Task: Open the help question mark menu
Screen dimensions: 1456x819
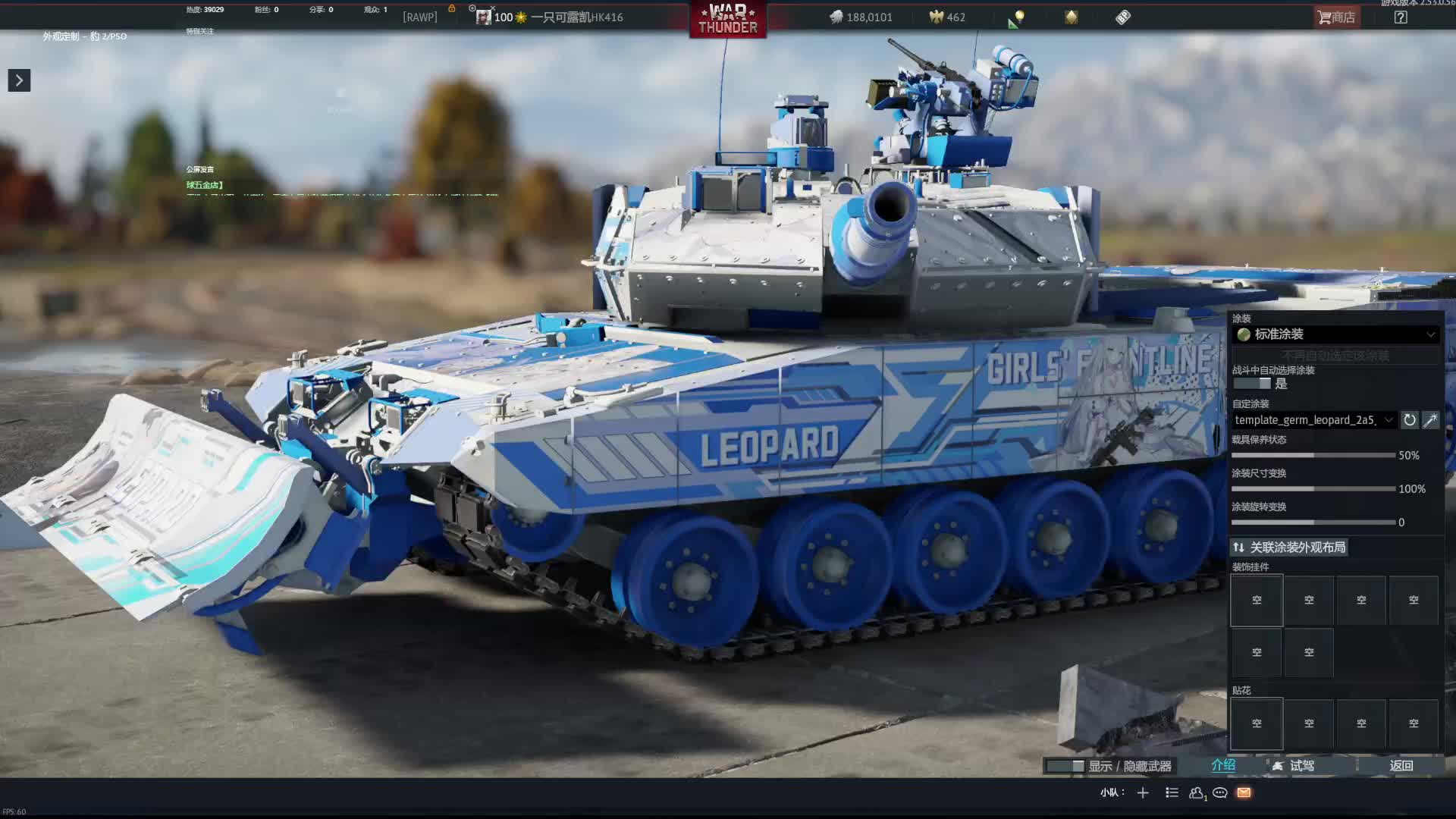Action: (x=1401, y=17)
